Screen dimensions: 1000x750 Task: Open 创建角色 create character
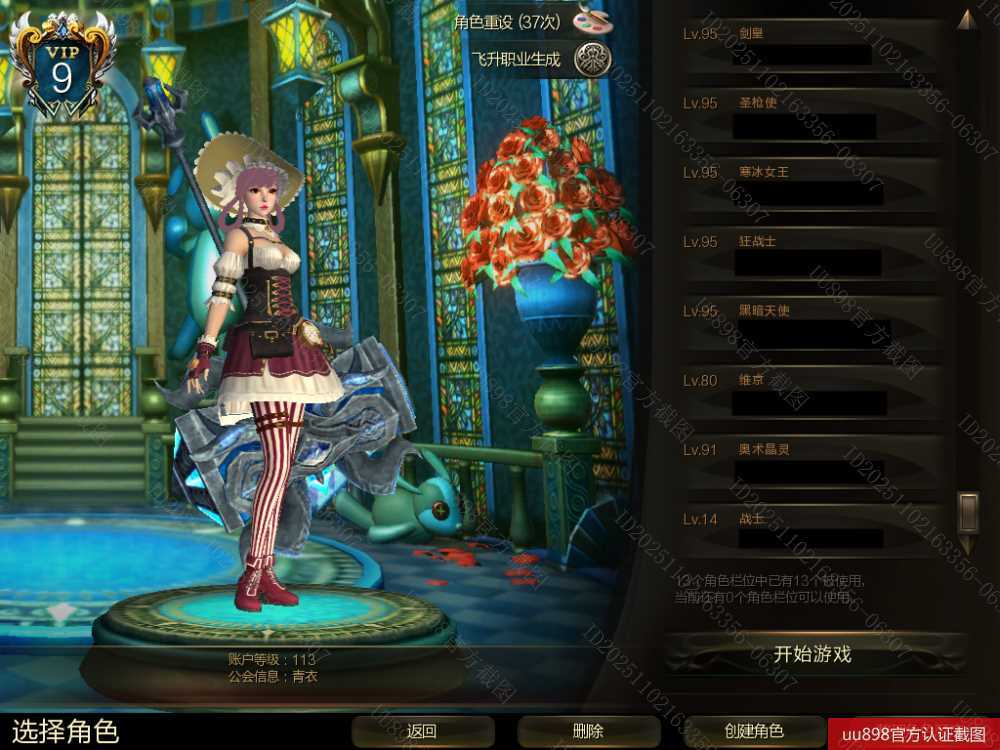click(x=754, y=731)
